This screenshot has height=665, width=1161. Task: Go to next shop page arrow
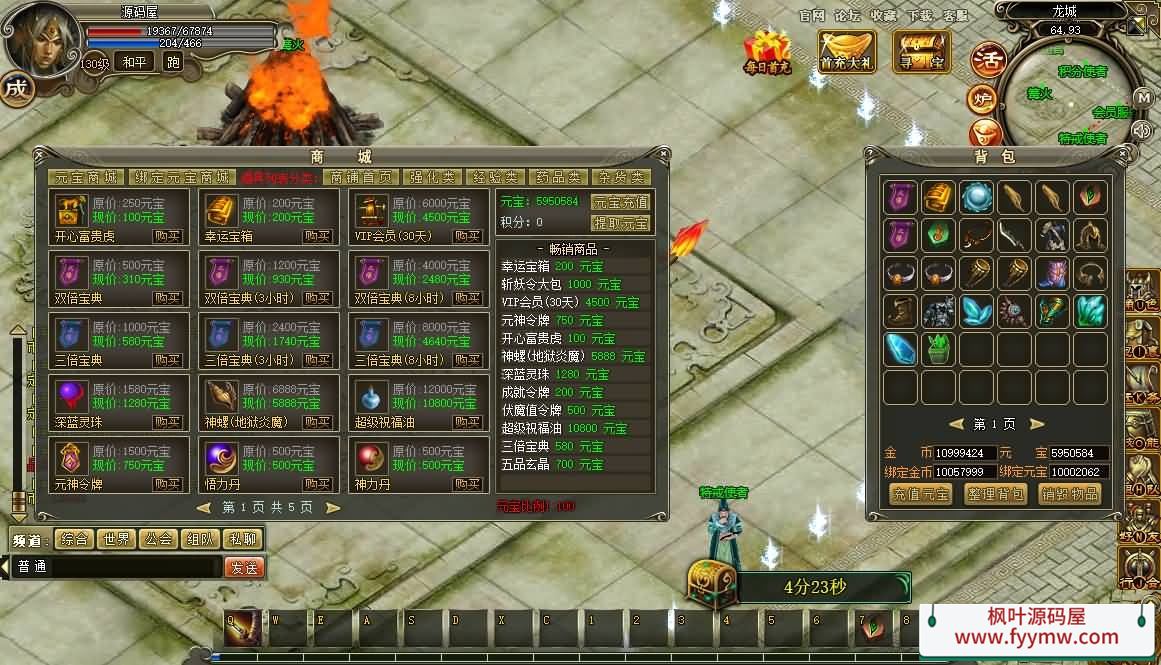pos(333,507)
